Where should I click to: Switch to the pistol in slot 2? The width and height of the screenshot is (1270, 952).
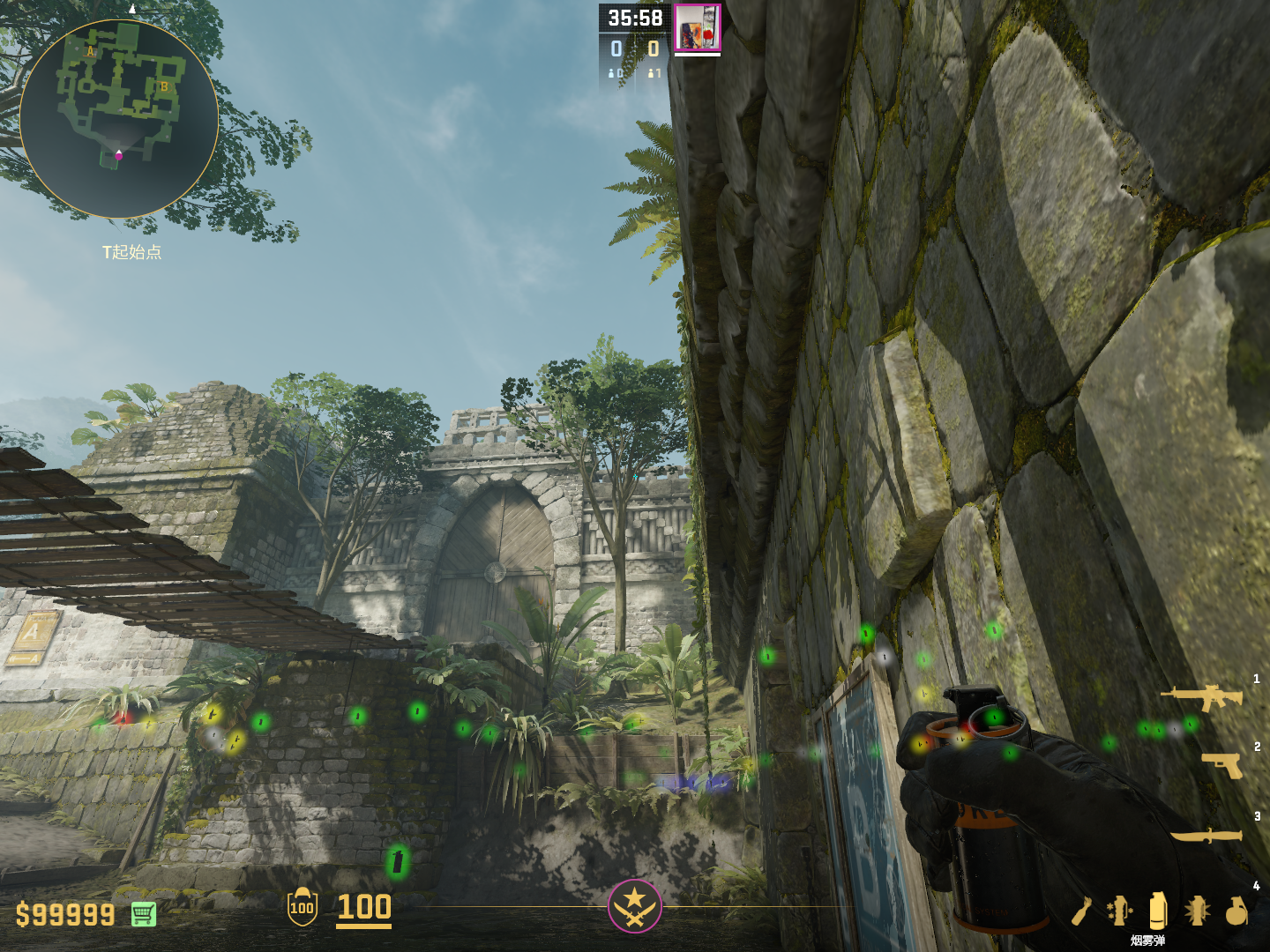[x=1222, y=765]
